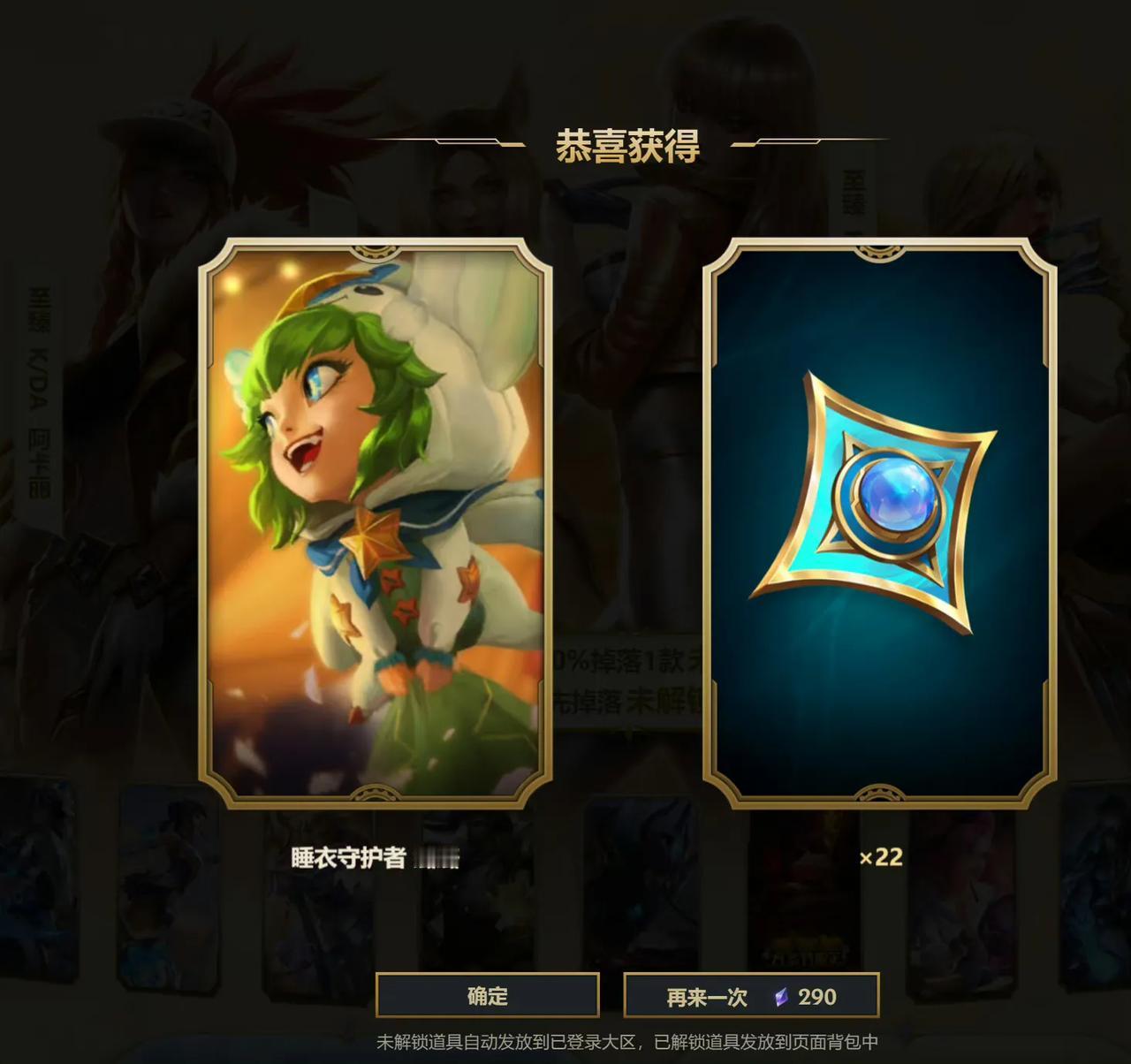Click the left golden banner ornament line
The width and height of the screenshot is (1131, 1064).
point(468,141)
